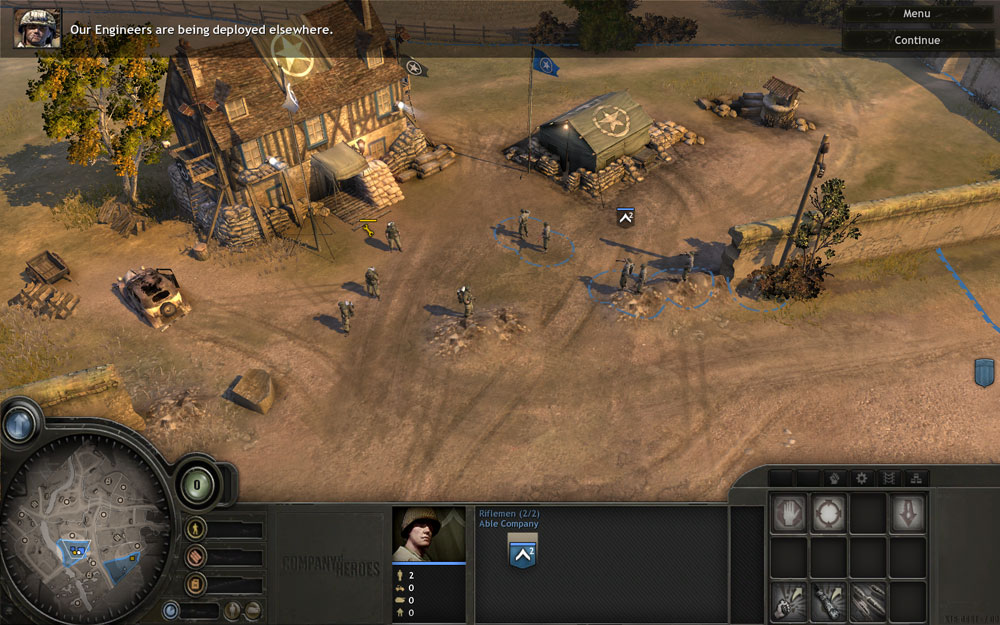Click Continue to dismiss the message

[x=917, y=40]
